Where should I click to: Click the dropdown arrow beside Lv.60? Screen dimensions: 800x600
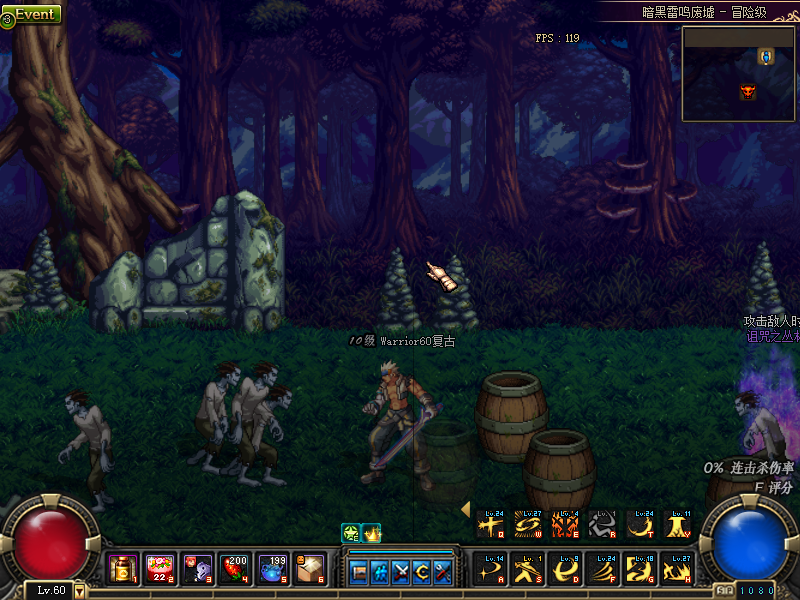pos(80,591)
